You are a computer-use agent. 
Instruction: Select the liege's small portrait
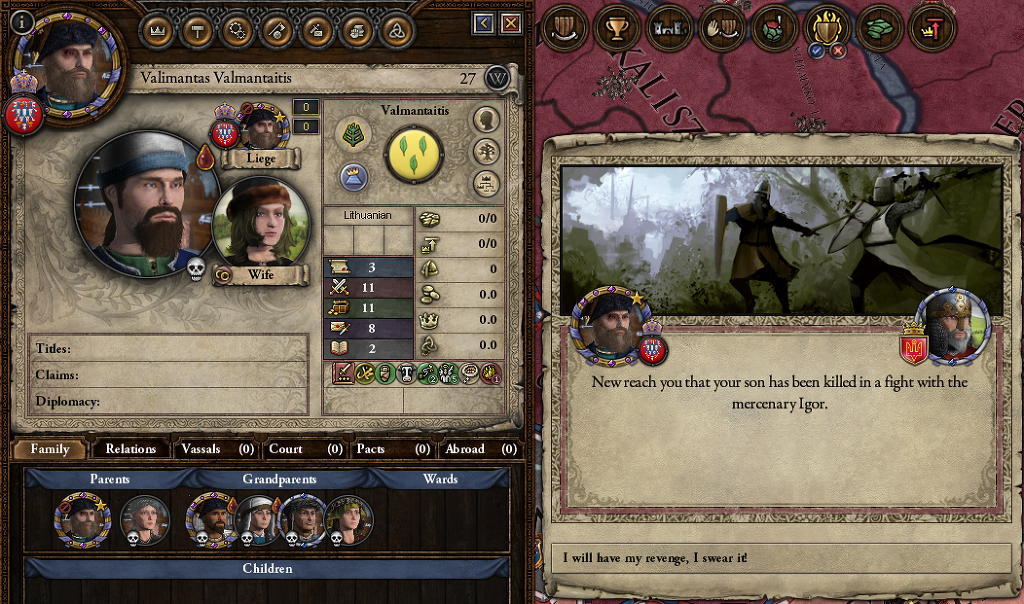click(x=263, y=127)
